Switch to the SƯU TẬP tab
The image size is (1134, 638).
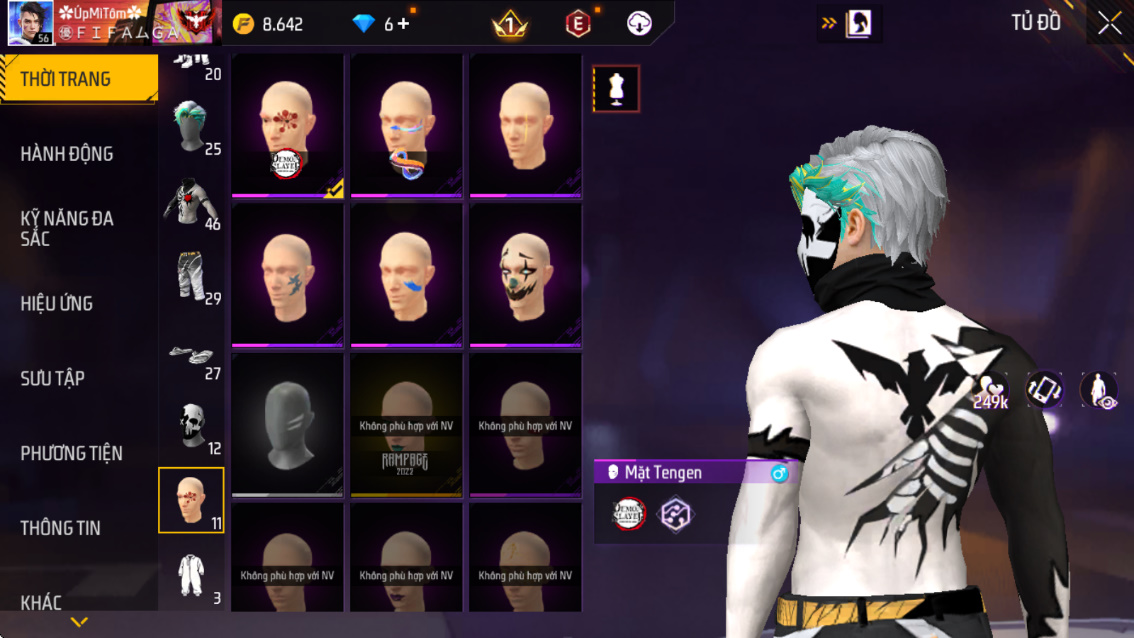point(53,378)
